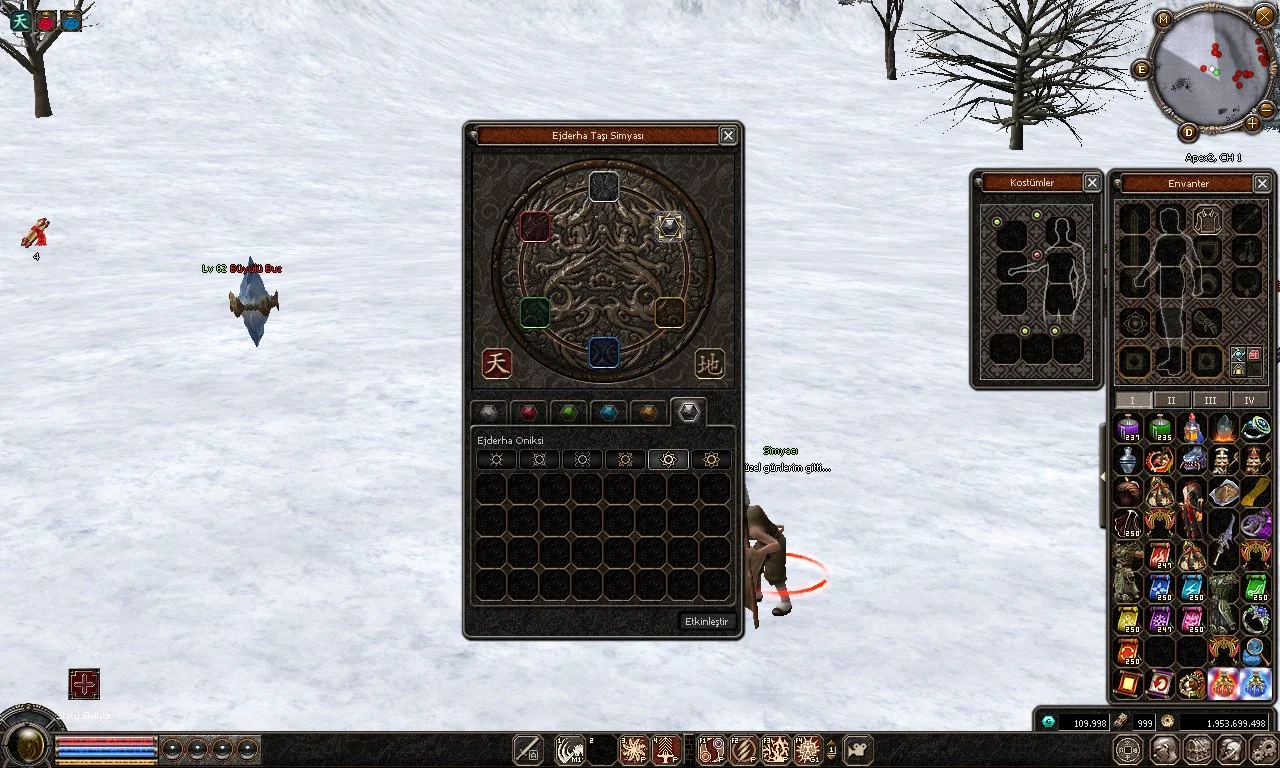This screenshot has width=1280, height=768.
Task: Switch to the green dragon stone tab
Action: point(568,412)
